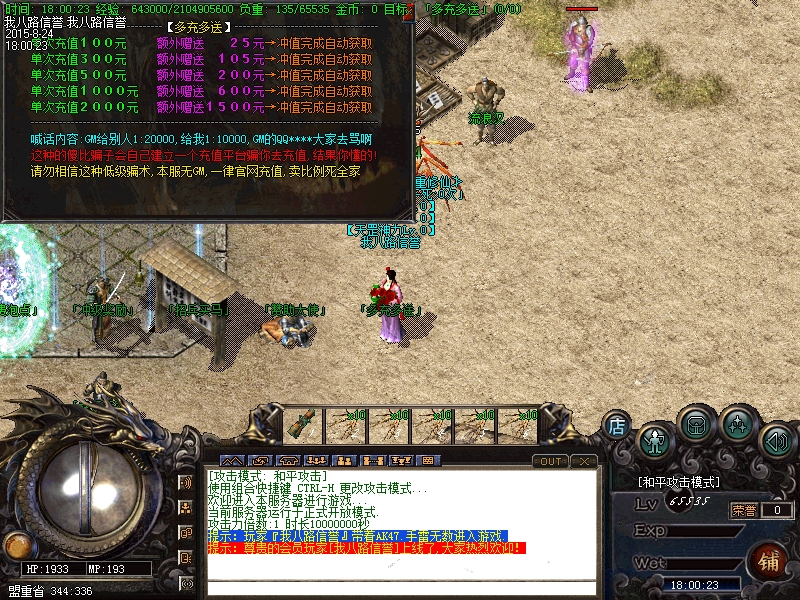
Task: Click the 荣誉 honor label button
Action: (745, 510)
